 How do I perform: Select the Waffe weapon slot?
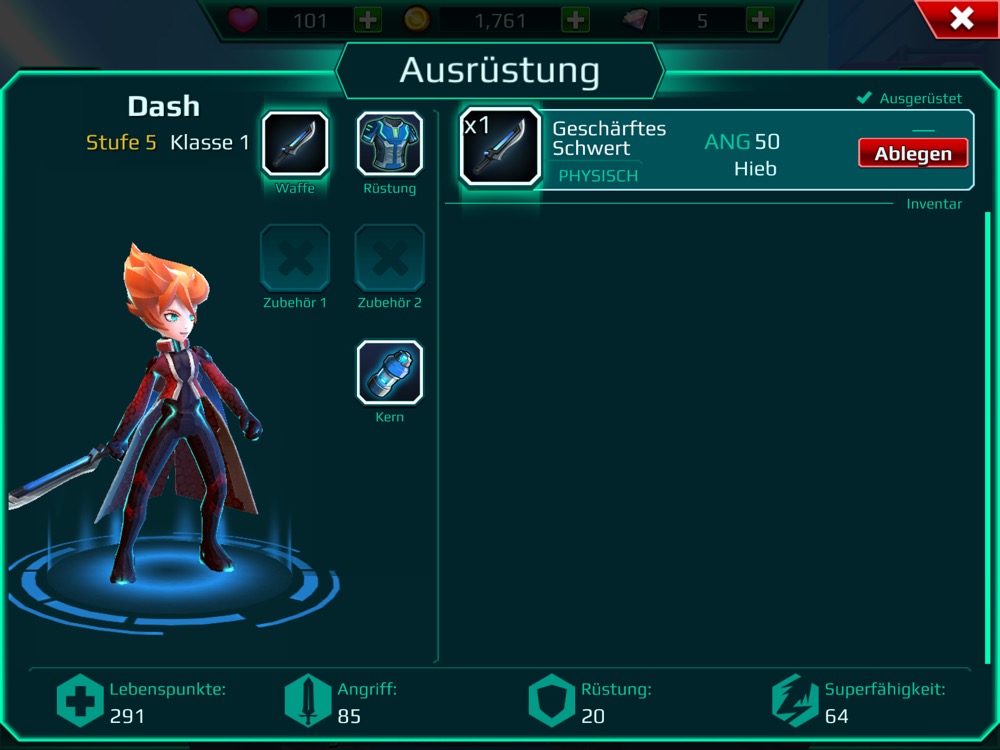pos(295,144)
